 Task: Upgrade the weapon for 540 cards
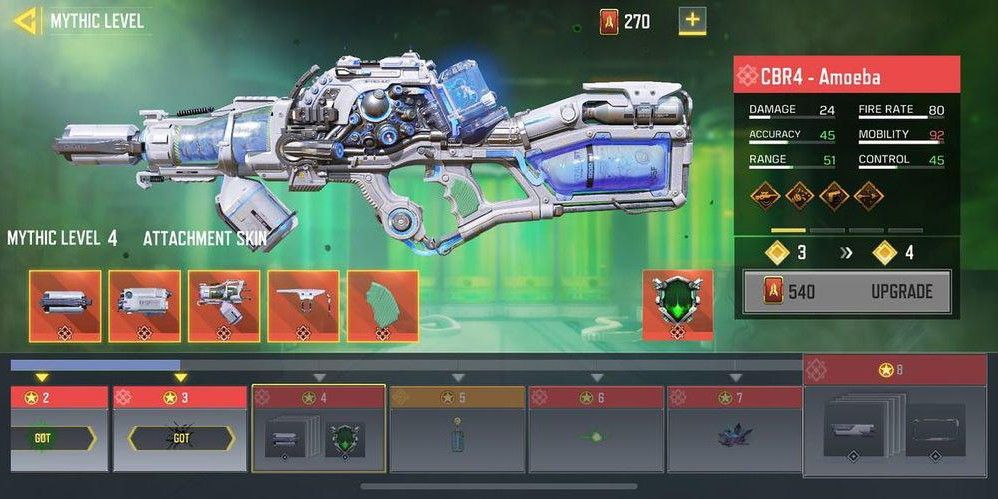pos(846,292)
